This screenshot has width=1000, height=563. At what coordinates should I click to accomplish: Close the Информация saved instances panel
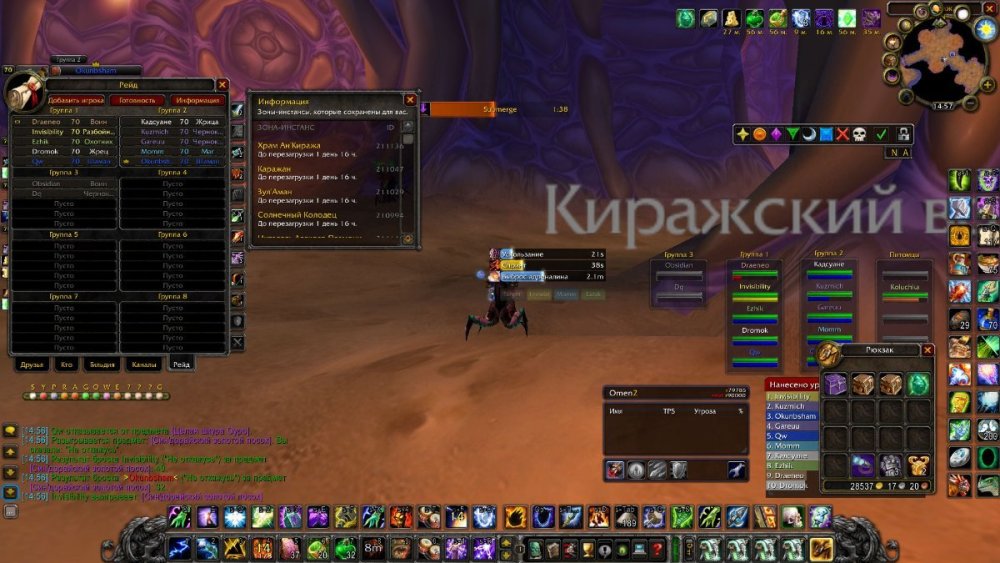(x=410, y=100)
